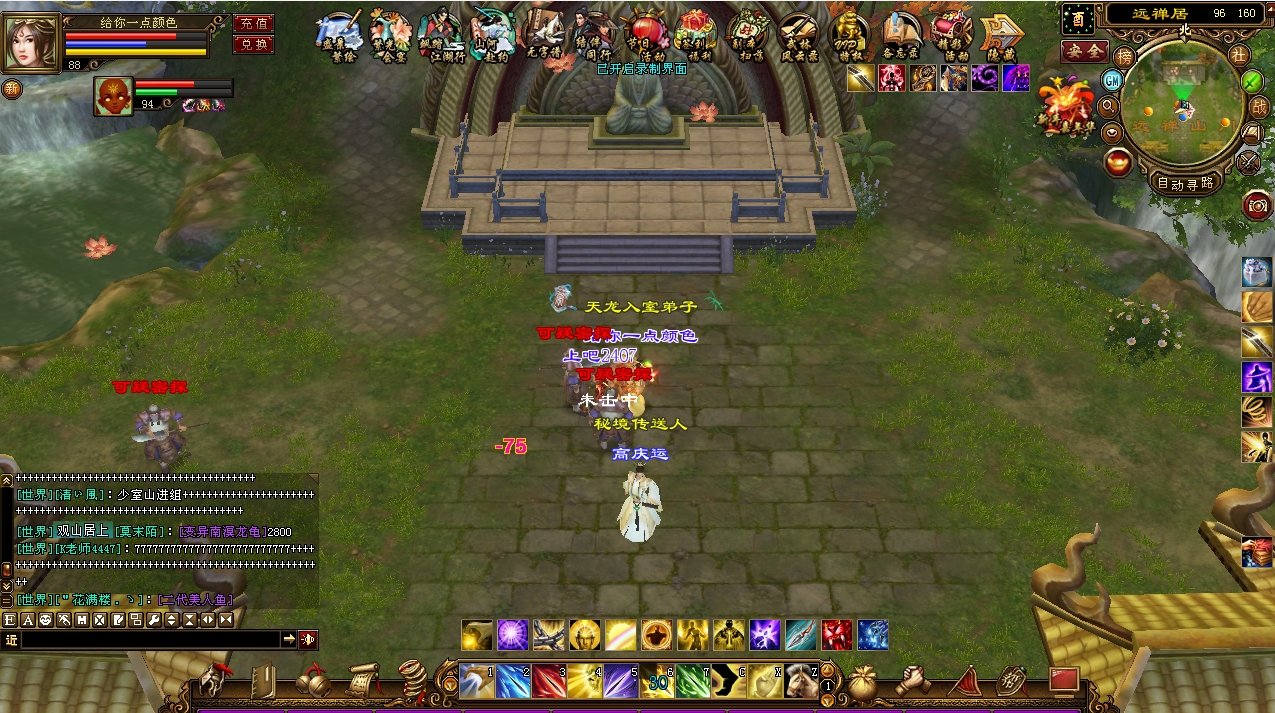Open the red monitor system menu icon
This screenshot has height=713, width=1275.
[x=1063, y=680]
